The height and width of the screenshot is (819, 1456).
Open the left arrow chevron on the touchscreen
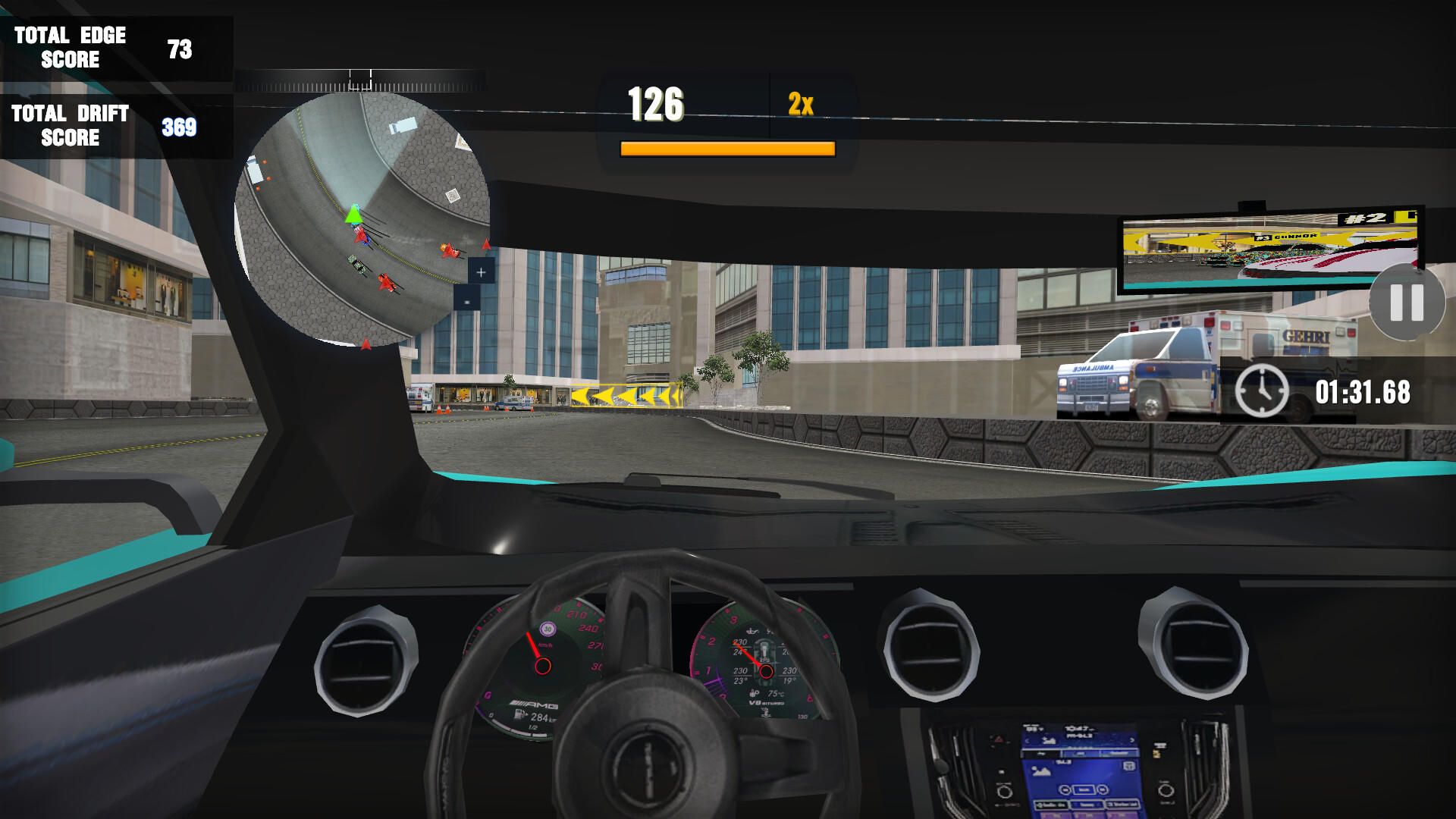pyautogui.click(x=1028, y=741)
